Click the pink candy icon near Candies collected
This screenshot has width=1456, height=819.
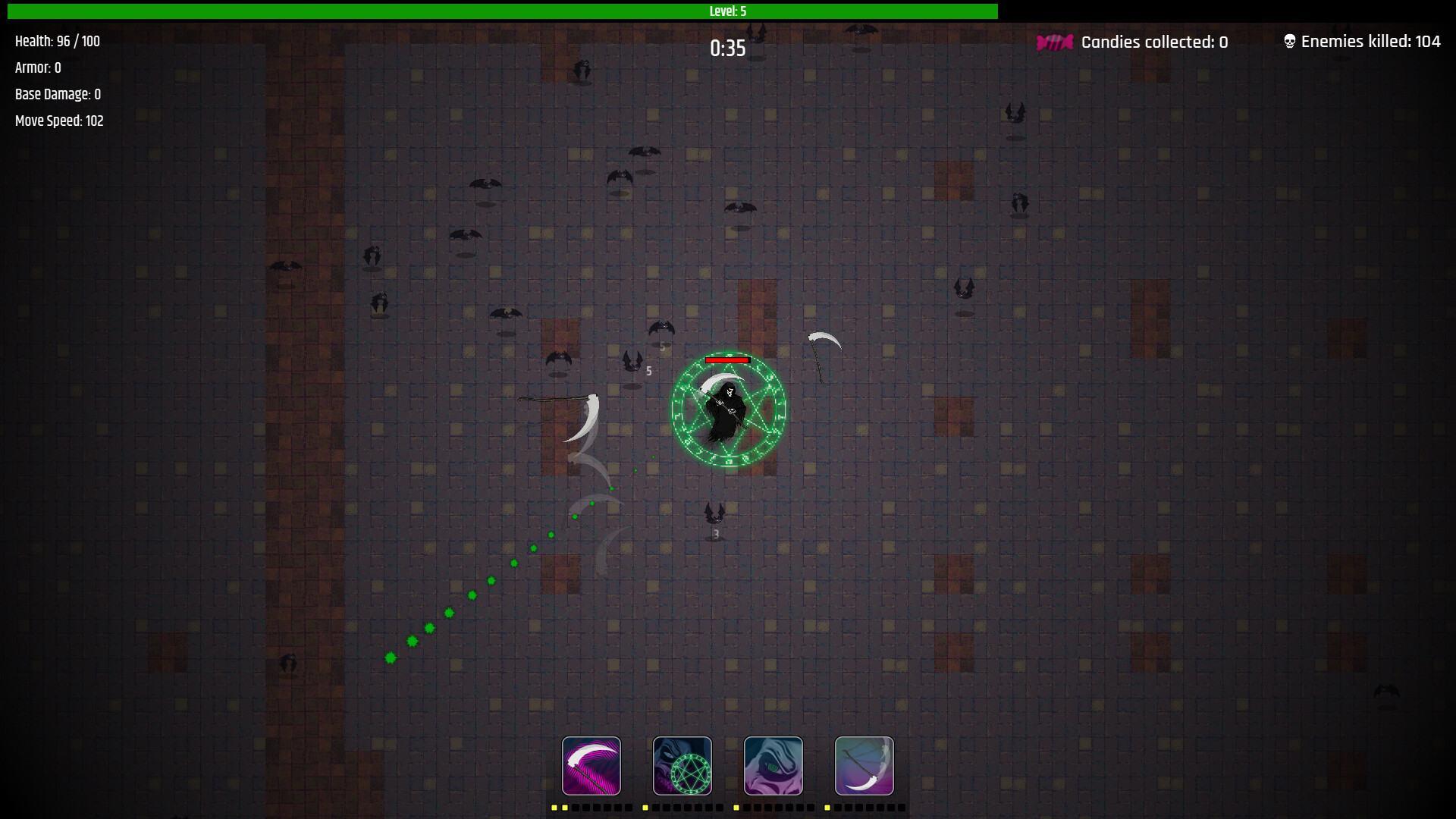[1054, 42]
